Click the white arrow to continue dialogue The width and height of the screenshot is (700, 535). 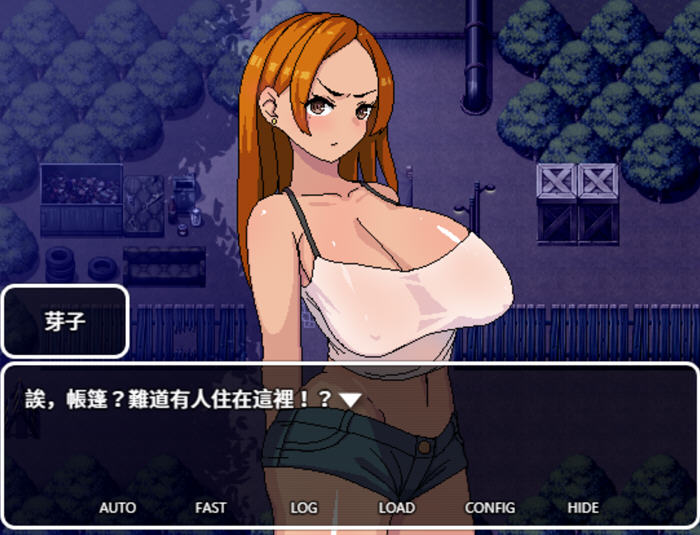click(x=350, y=399)
